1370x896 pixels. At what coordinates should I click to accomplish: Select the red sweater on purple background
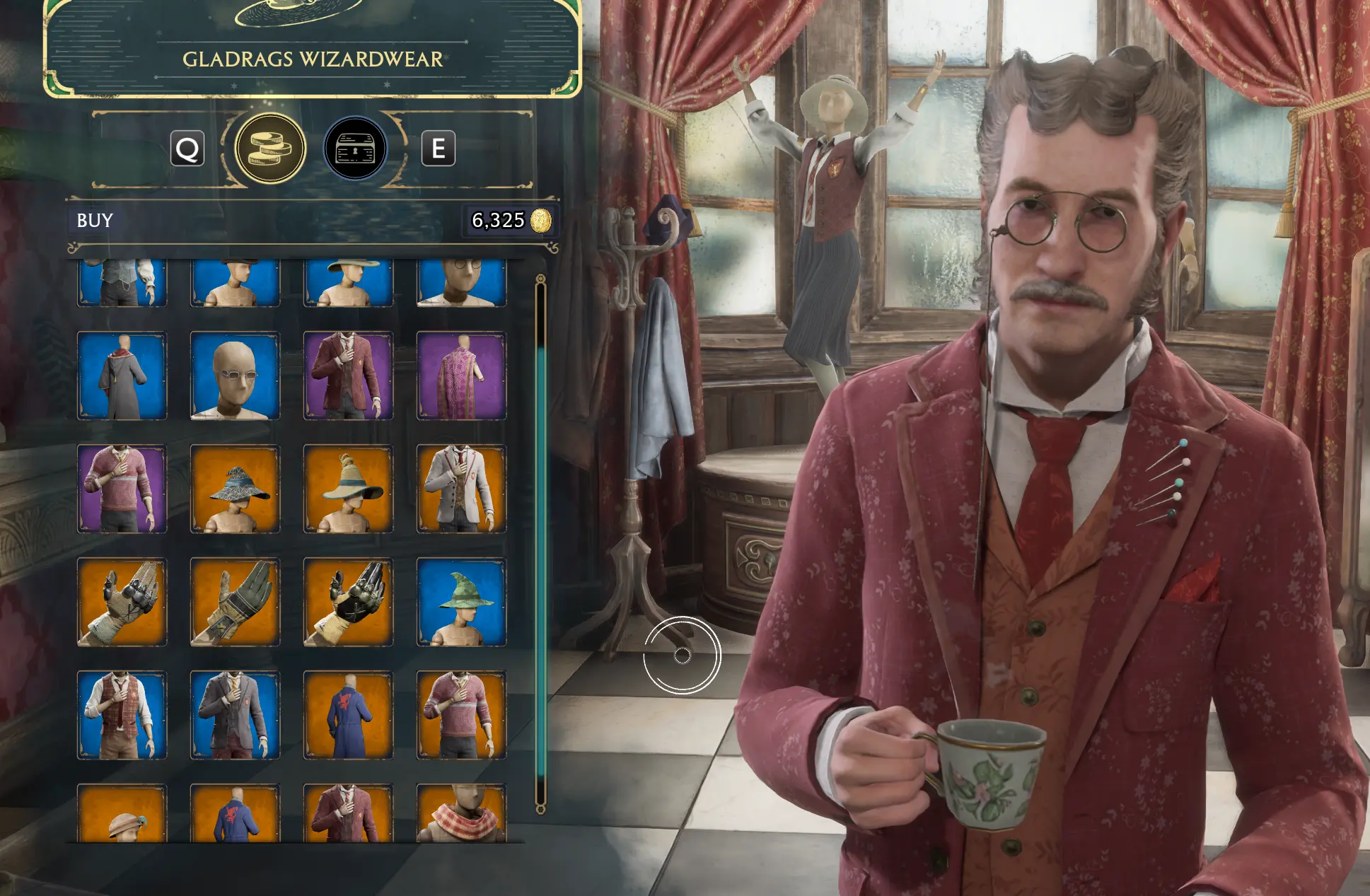coord(122,489)
